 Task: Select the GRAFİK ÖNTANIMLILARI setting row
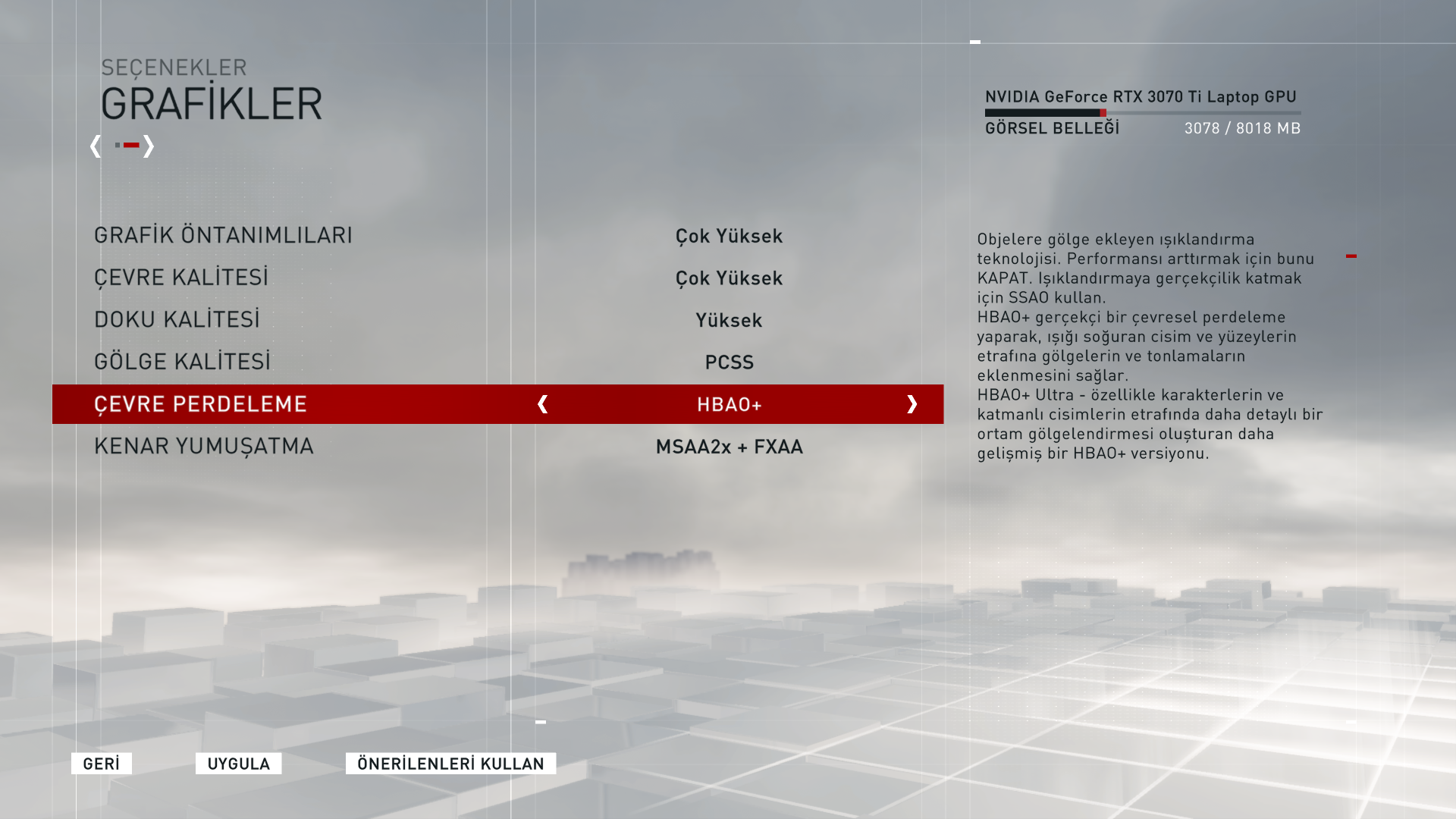coord(223,235)
